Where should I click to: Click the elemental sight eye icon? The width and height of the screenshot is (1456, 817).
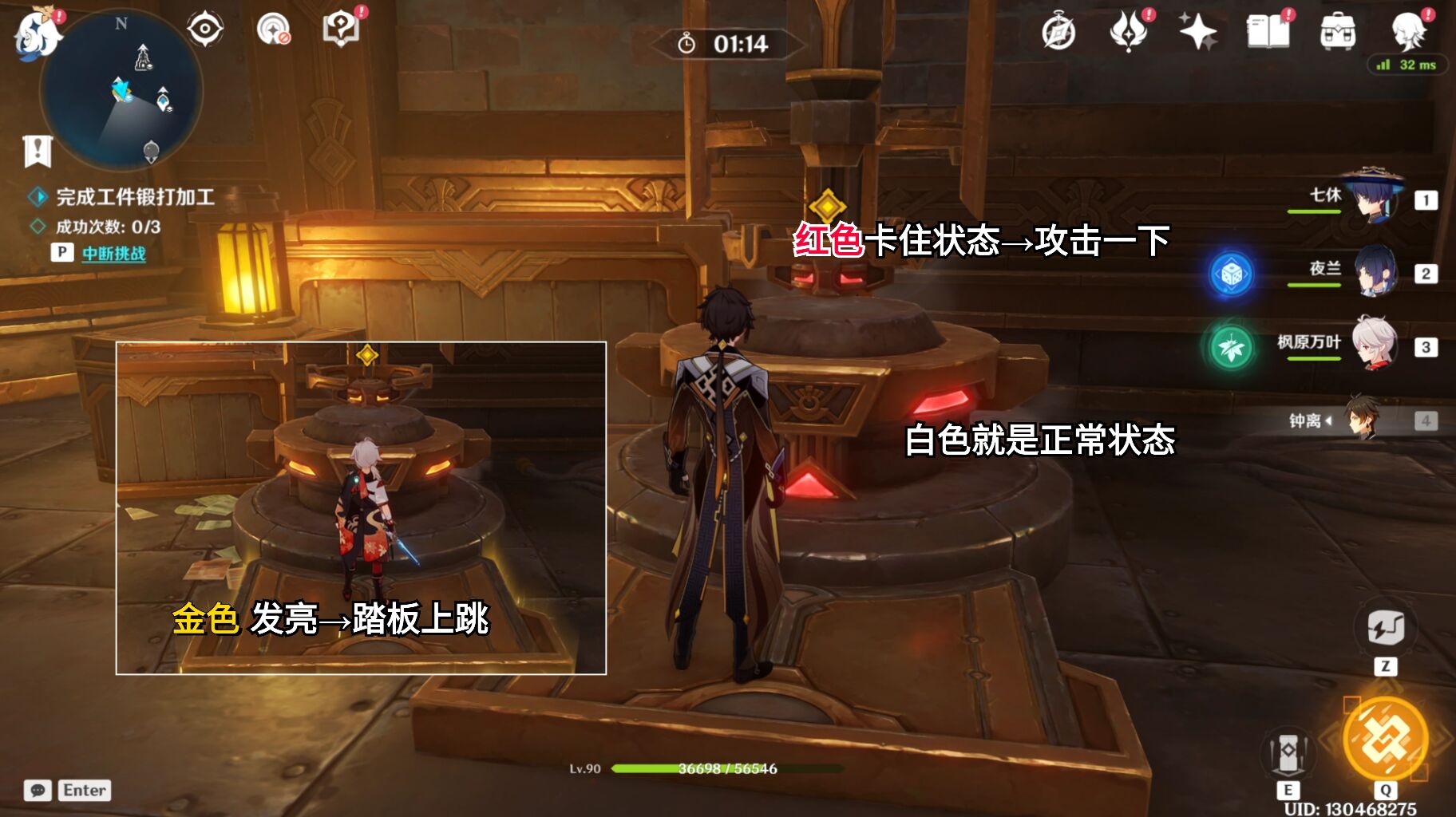click(205, 27)
